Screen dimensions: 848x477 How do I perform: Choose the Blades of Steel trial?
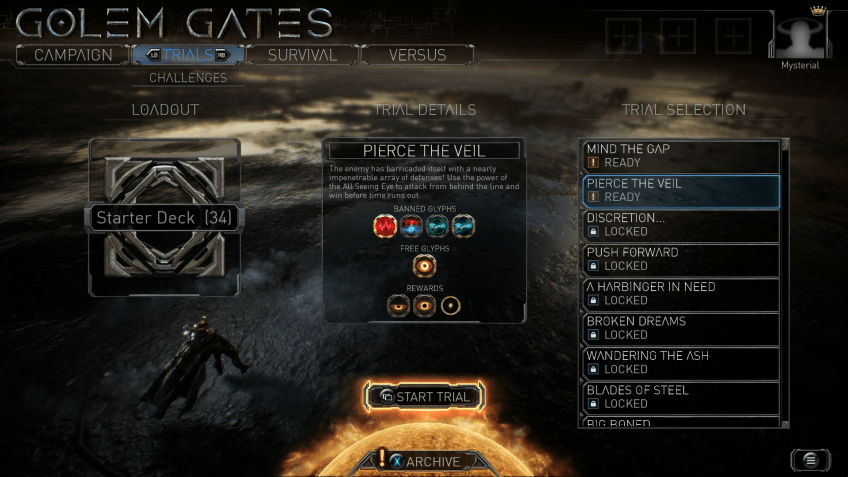tap(680, 397)
